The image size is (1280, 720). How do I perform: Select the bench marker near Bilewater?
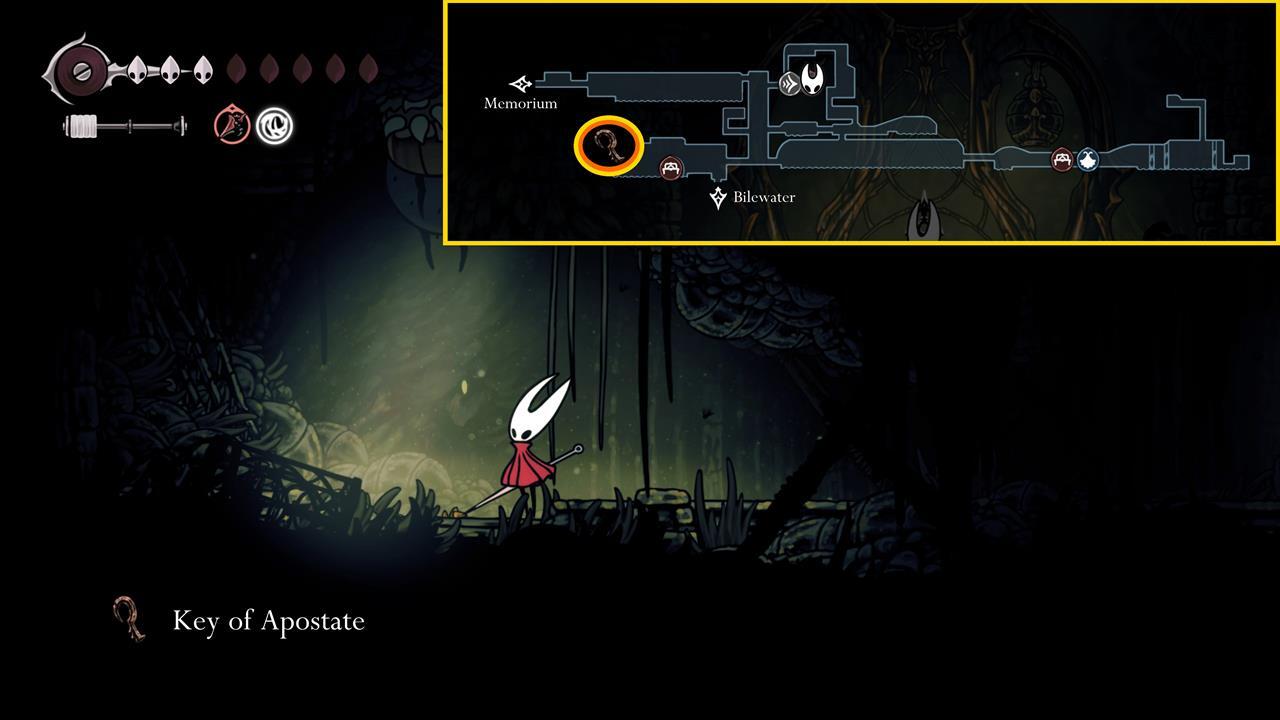671,167
